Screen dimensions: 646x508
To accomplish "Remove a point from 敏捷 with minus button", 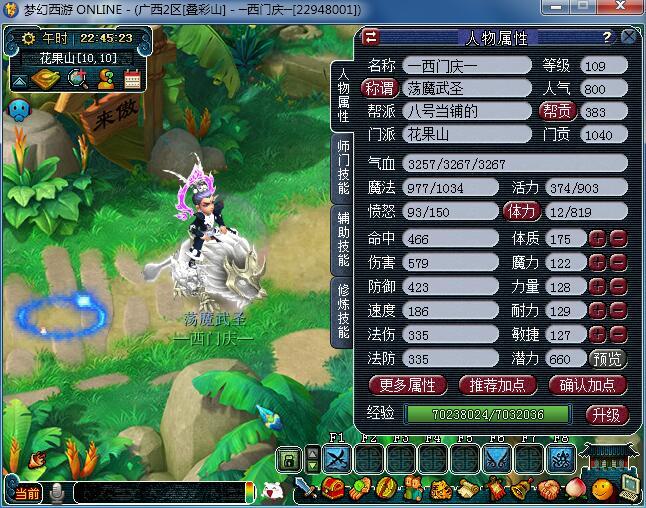I will click(617, 334).
